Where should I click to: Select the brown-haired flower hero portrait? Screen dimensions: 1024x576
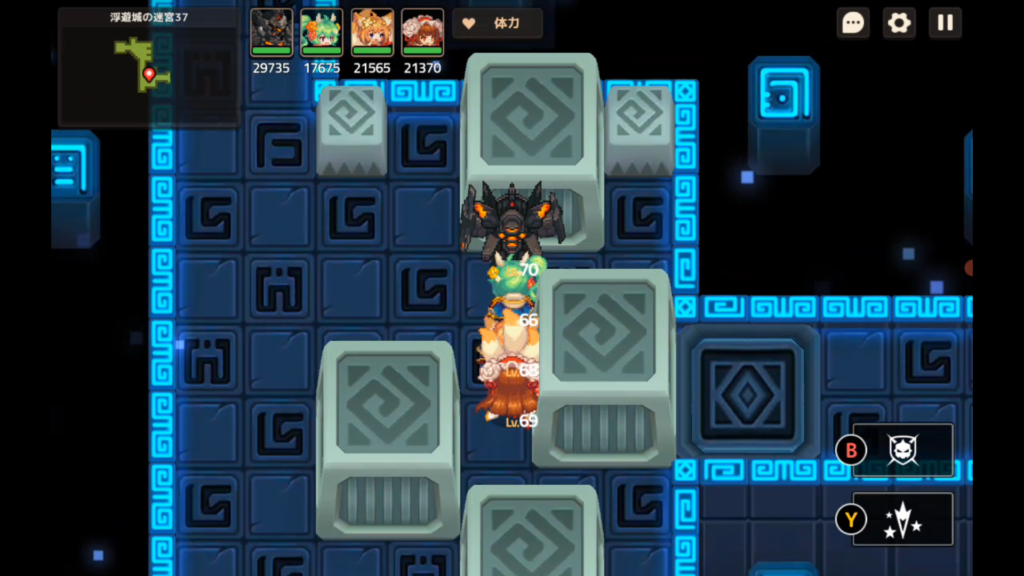422,32
